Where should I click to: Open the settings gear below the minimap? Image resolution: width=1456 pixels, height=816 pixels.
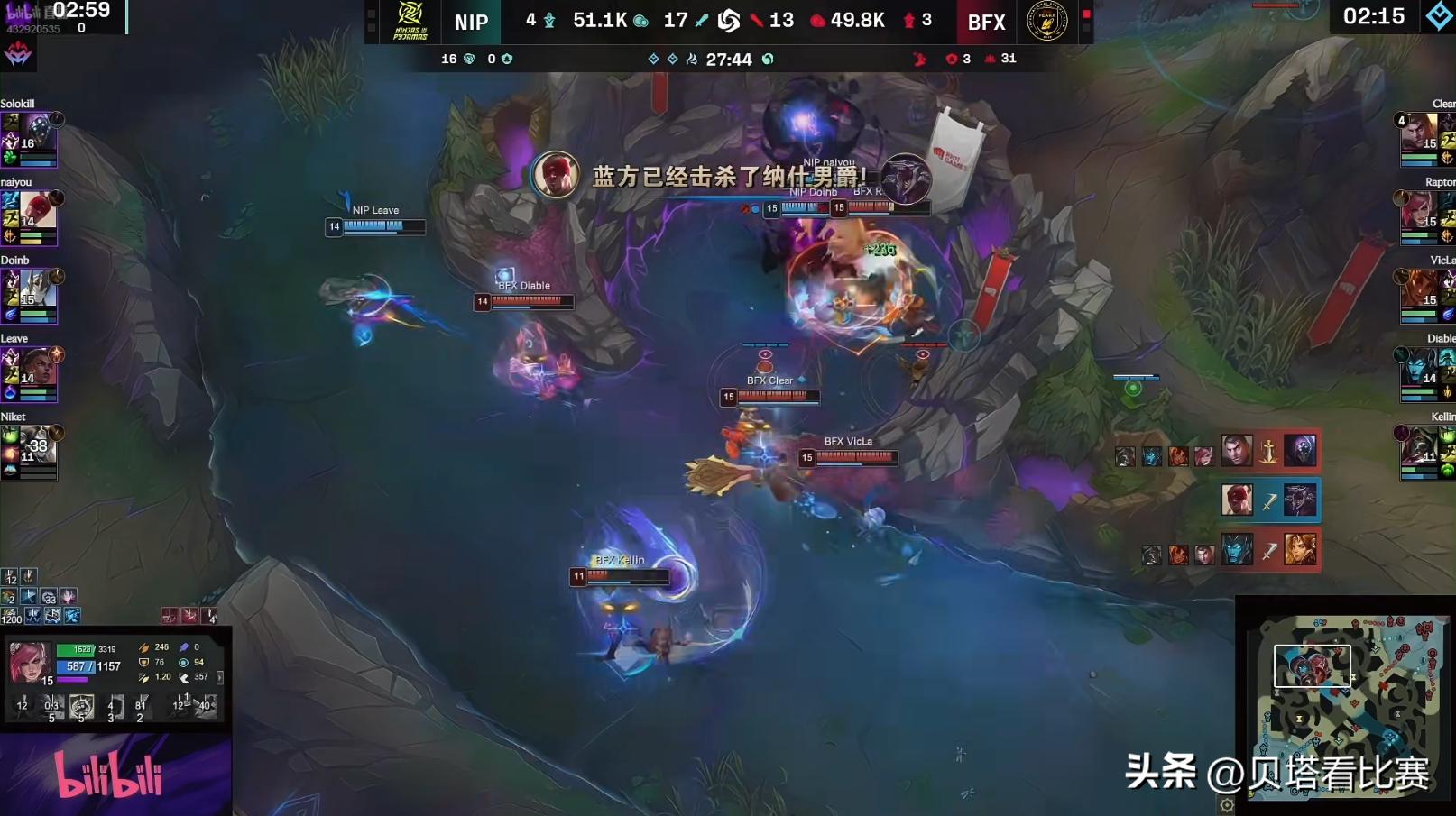pyautogui.click(x=1227, y=805)
